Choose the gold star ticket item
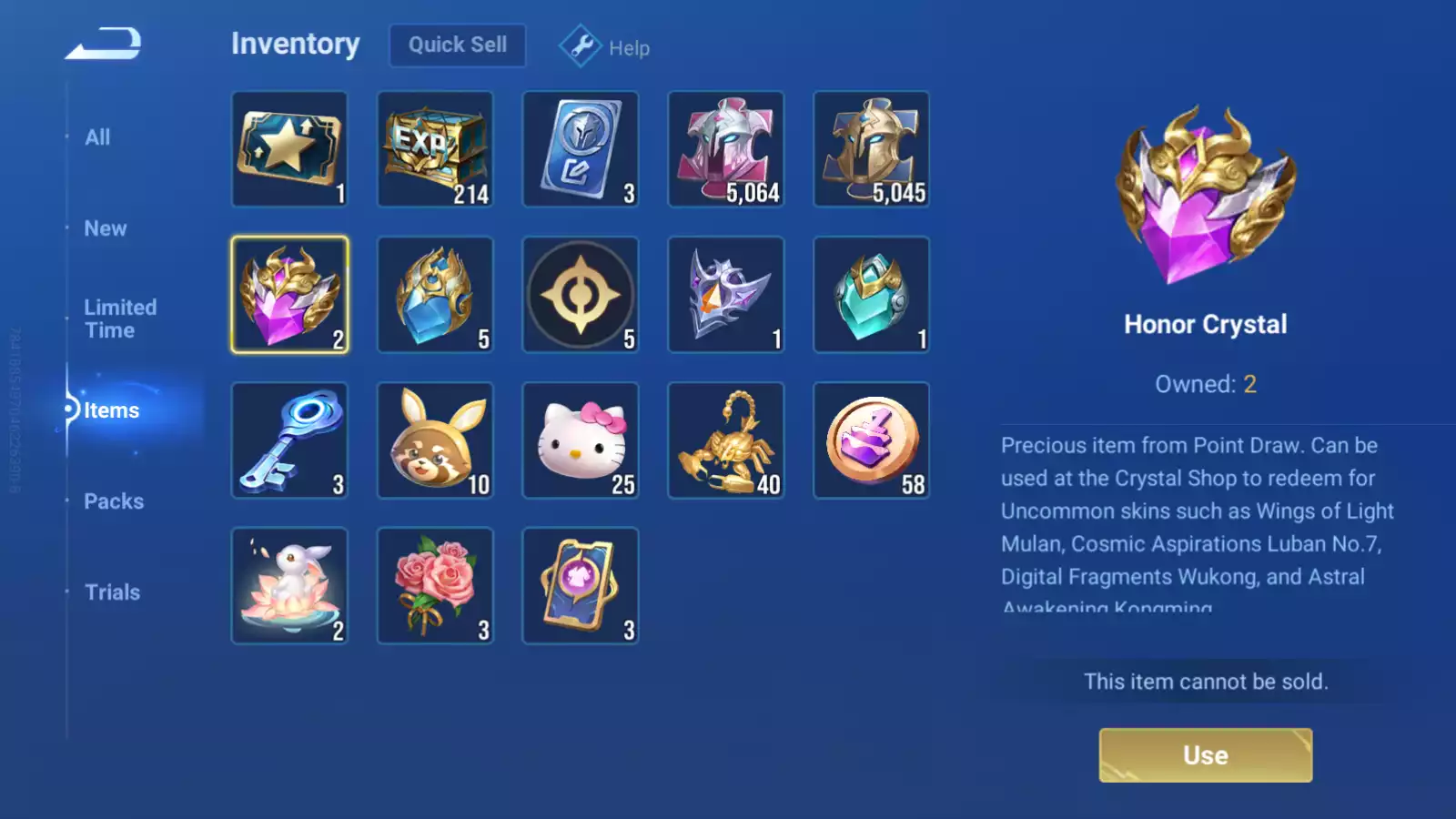The height and width of the screenshot is (819, 1456). [x=289, y=149]
